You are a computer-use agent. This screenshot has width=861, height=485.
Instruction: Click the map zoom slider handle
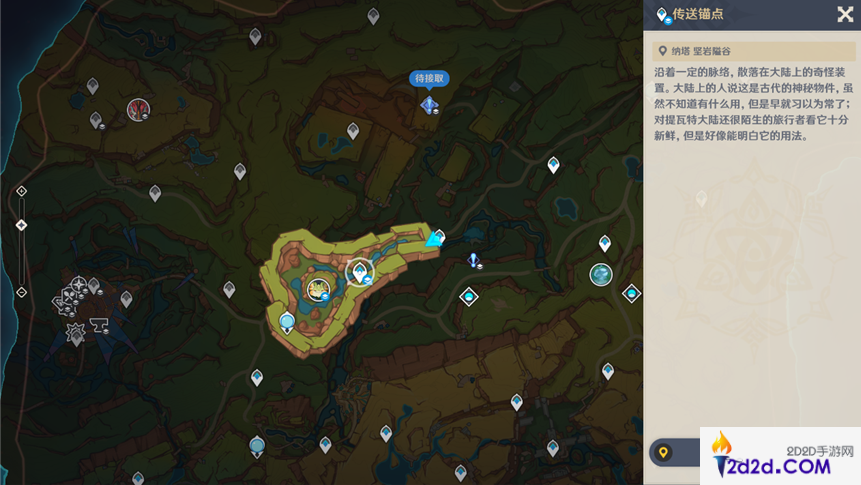[x=21, y=225]
